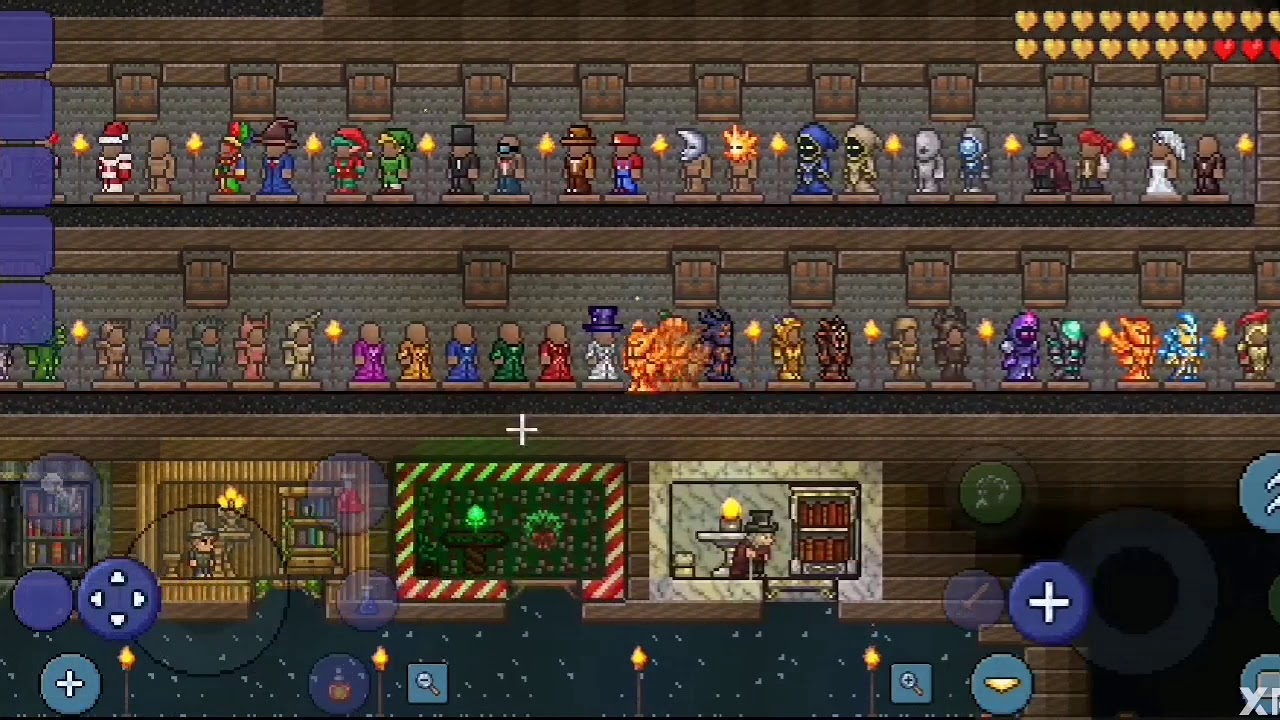Tap the green grappling hook icon
Image resolution: width=1280 pixels, height=720 pixels.
pos(990,493)
